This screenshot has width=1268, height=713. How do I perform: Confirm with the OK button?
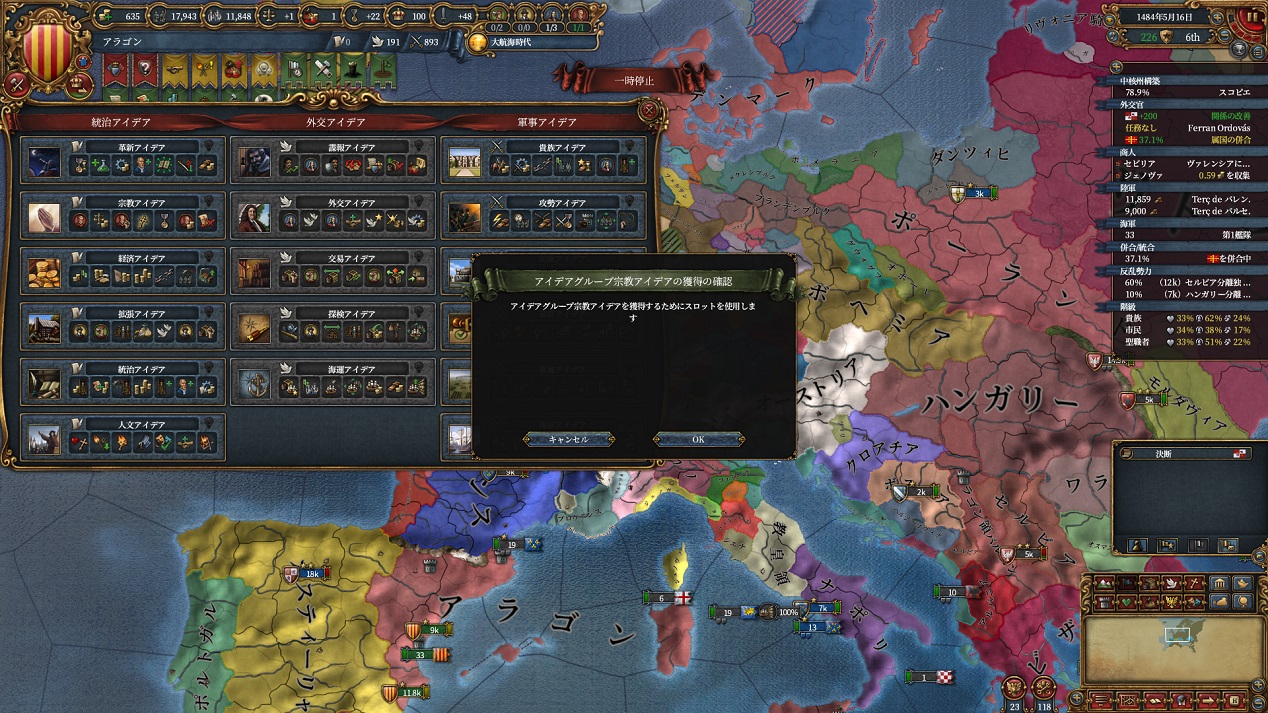click(698, 439)
